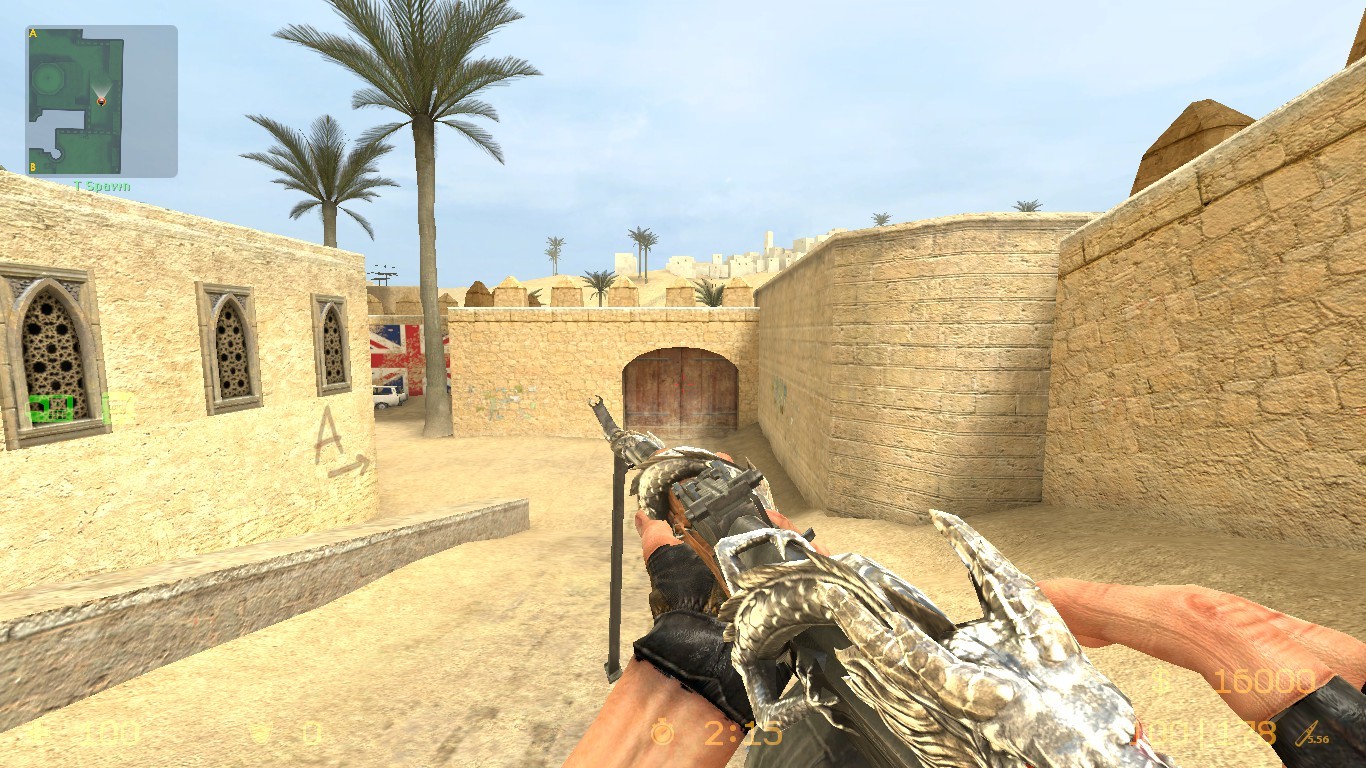The height and width of the screenshot is (768, 1366).
Task: Click the 5.56 bullet caliber icon
Action: pos(1307,736)
